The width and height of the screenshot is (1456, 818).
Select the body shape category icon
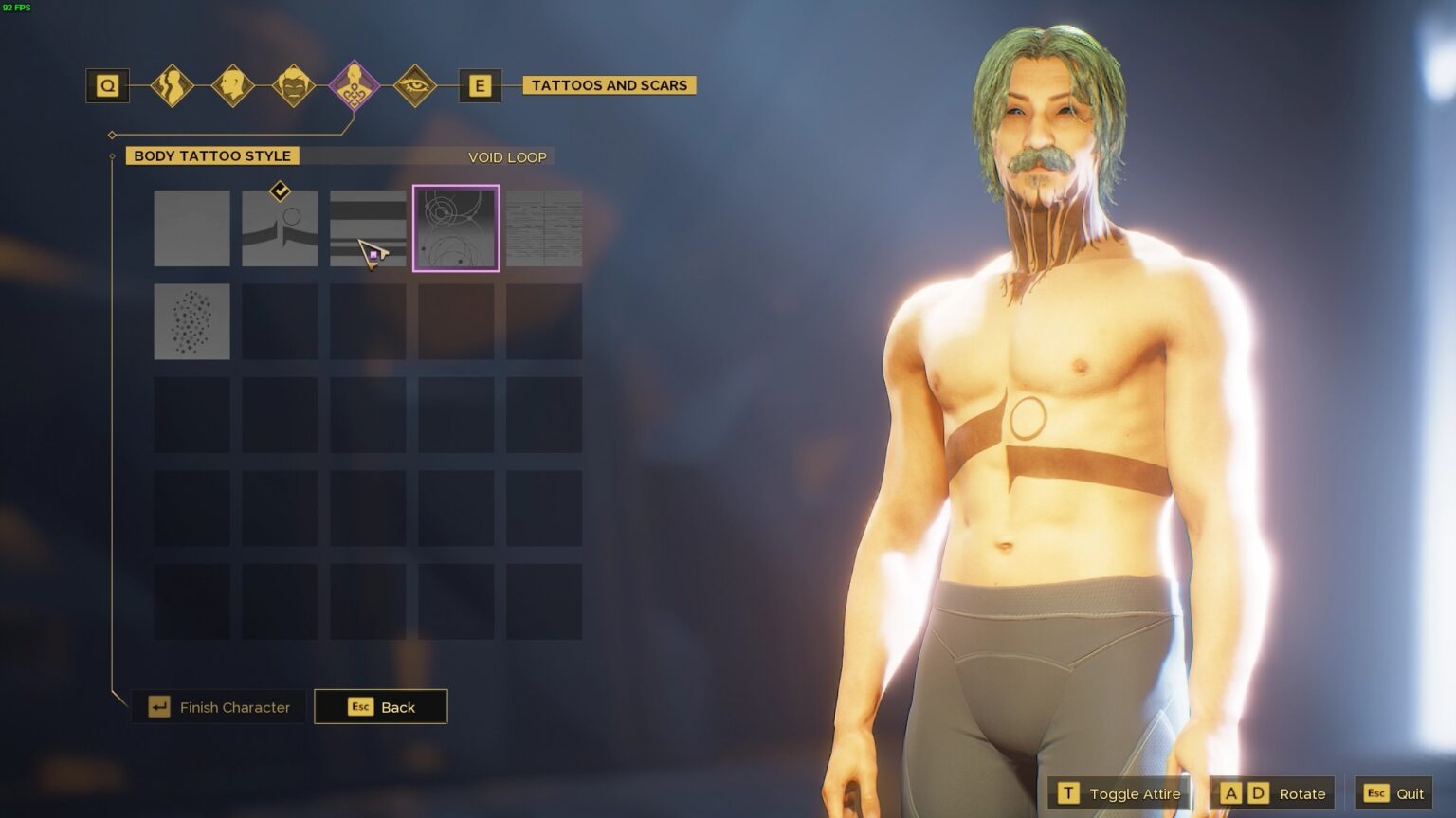point(172,85)
